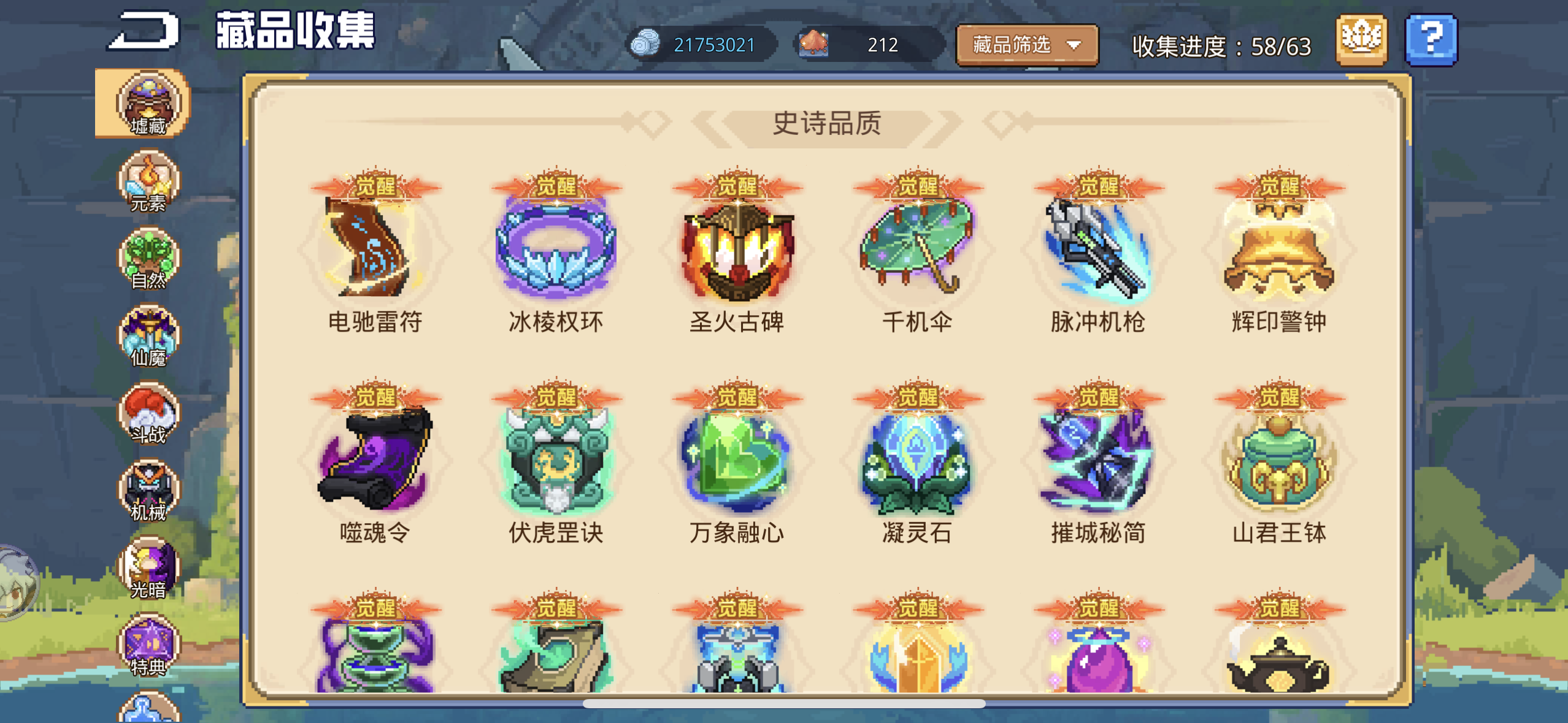The width and height of the screenshot is (1568, 723).
Task: Click the crown reward icon top right
Action: coord(1361,40)
